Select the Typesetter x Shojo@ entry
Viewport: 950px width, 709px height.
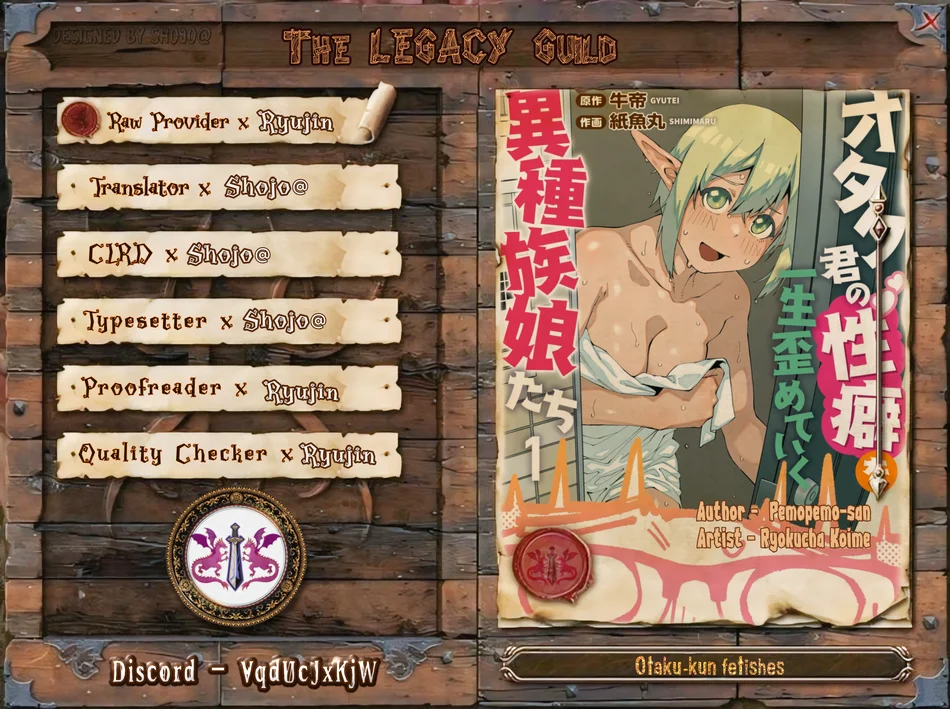pos(228,321)
